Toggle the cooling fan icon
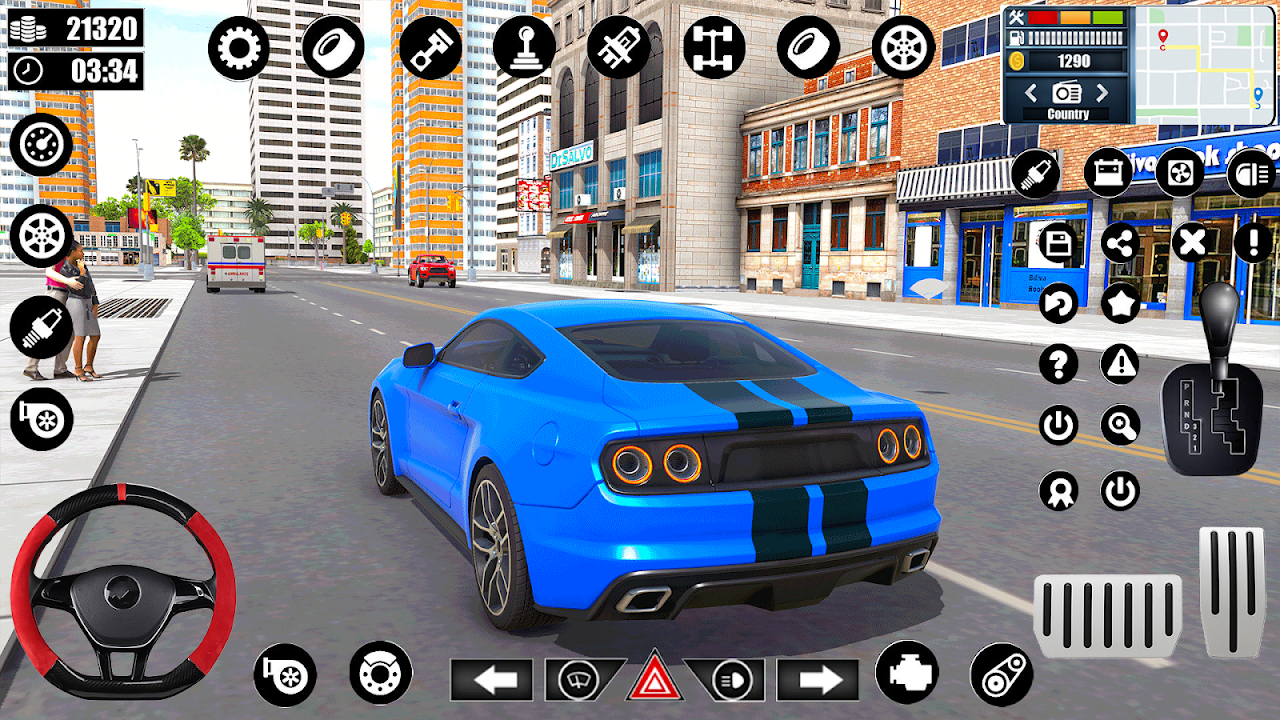Screen dimensions: 1280x720 point(1180,172)
